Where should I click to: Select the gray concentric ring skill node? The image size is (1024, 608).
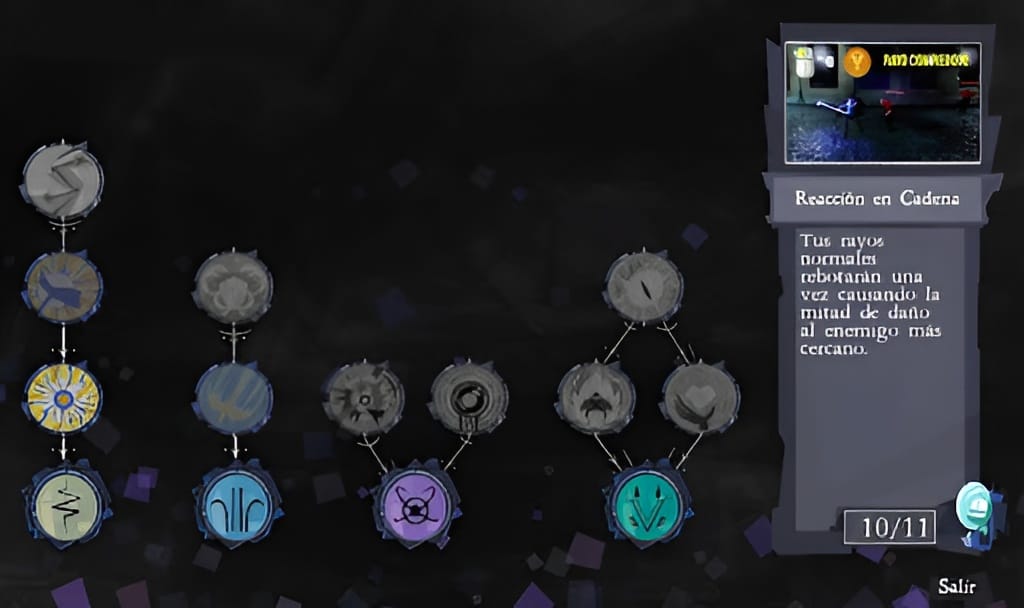(469, 398)
